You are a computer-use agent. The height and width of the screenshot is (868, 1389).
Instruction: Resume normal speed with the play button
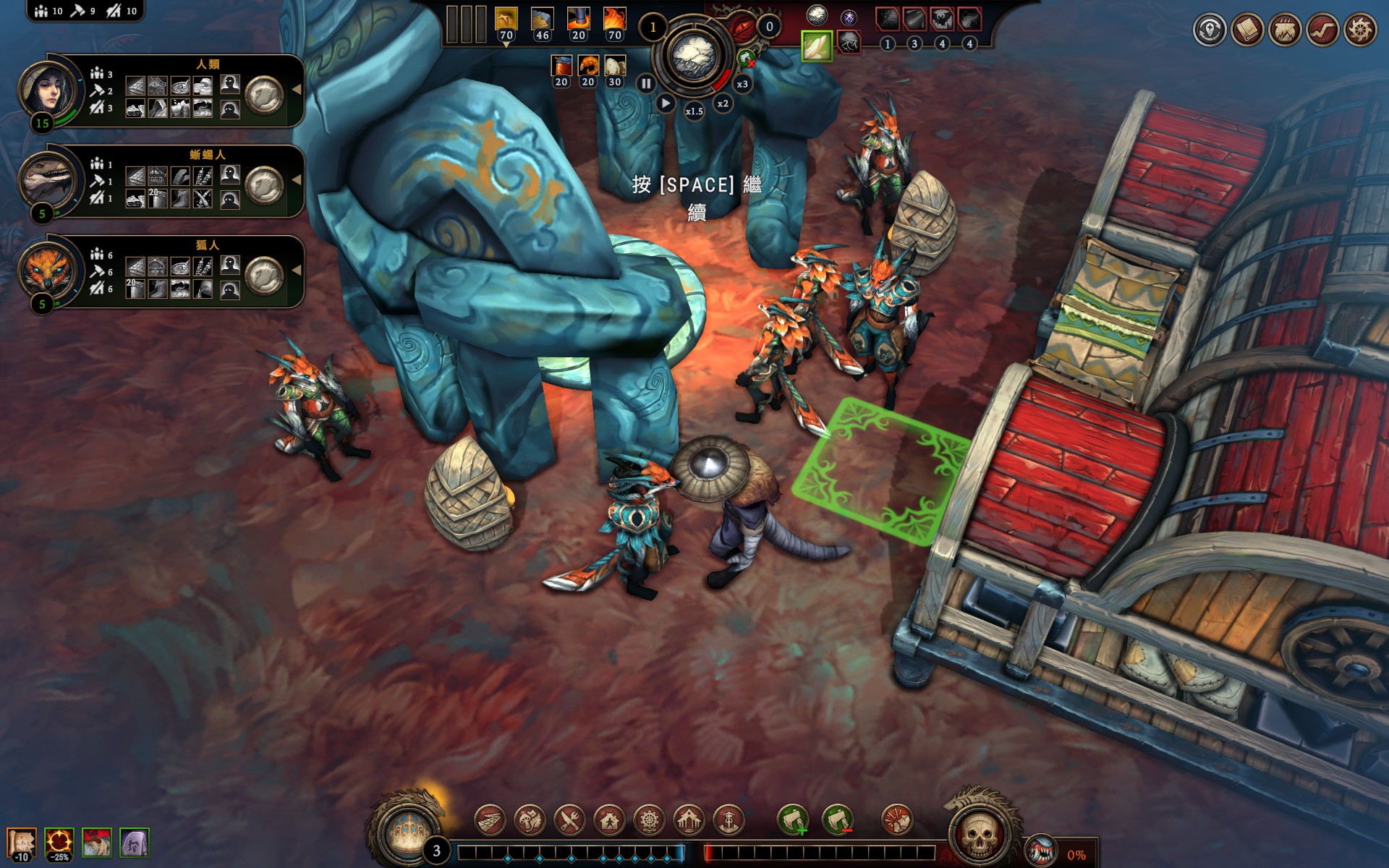pyautogui.click(x=665, y=103)
